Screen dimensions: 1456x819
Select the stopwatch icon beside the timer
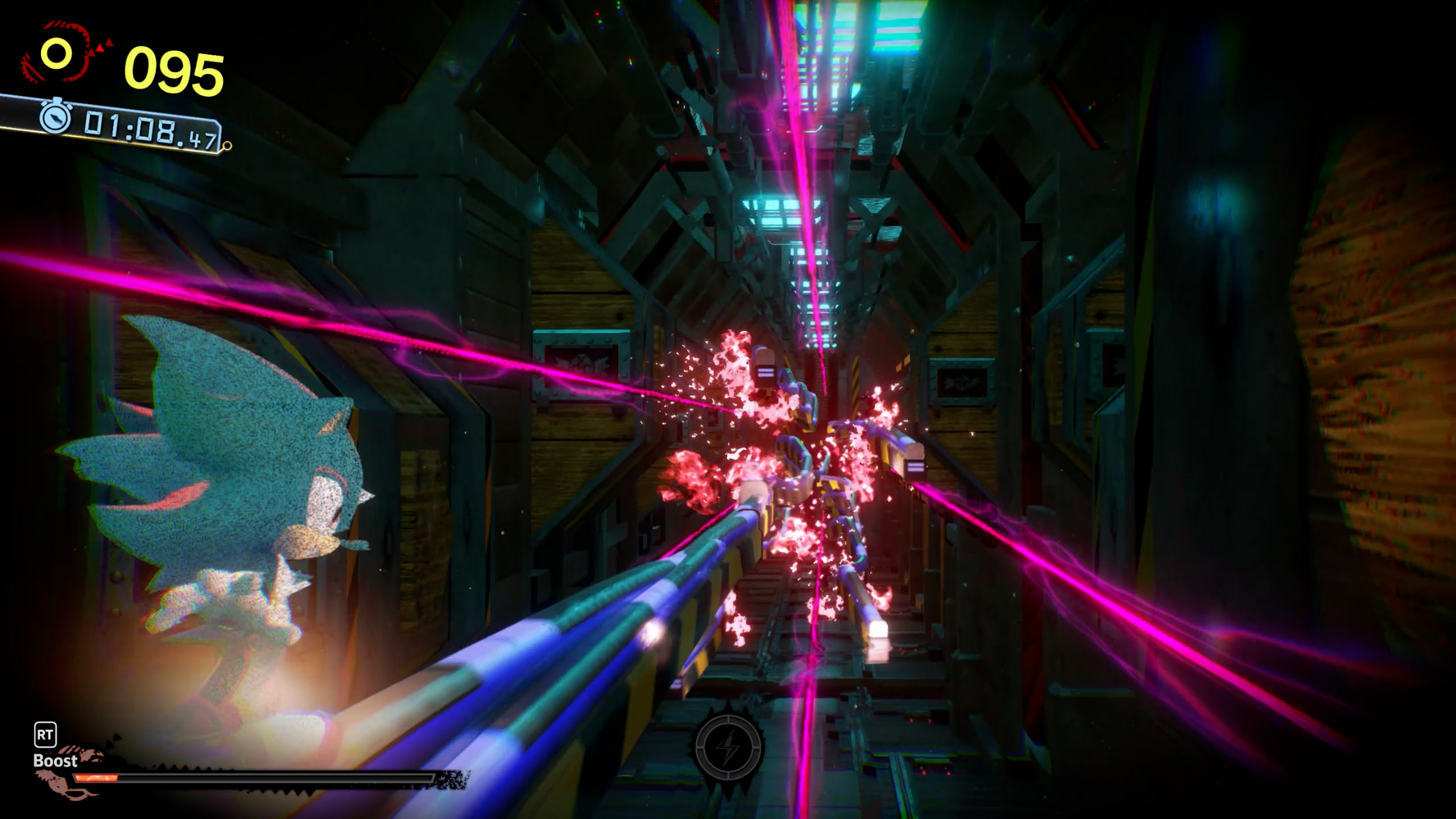pos(56,121)
